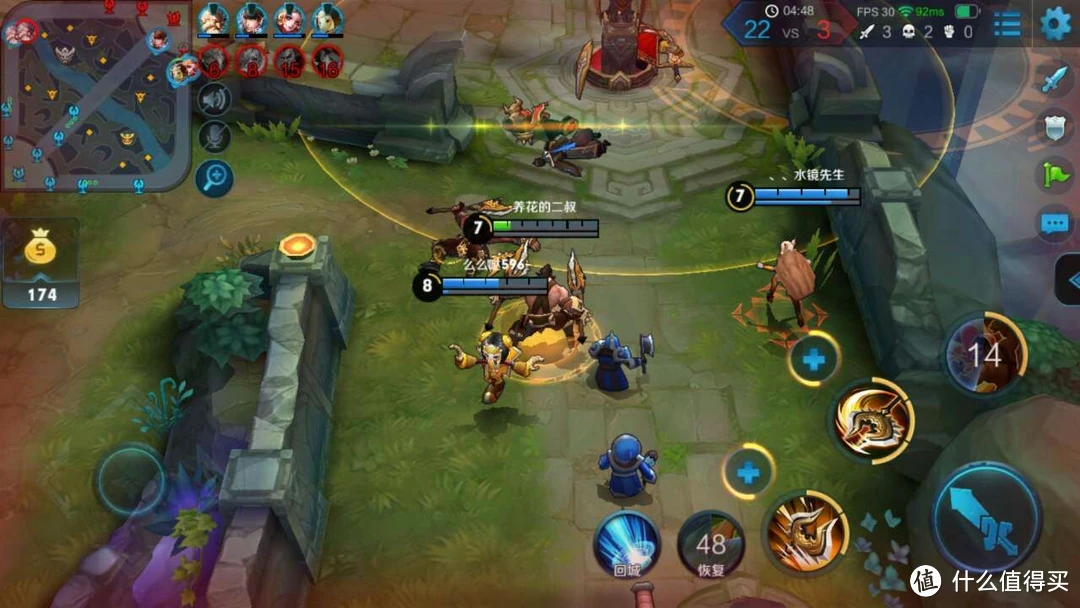Use the 恢复 restore spell
This screenshot has width=1080, height=608.
point(711,545)
